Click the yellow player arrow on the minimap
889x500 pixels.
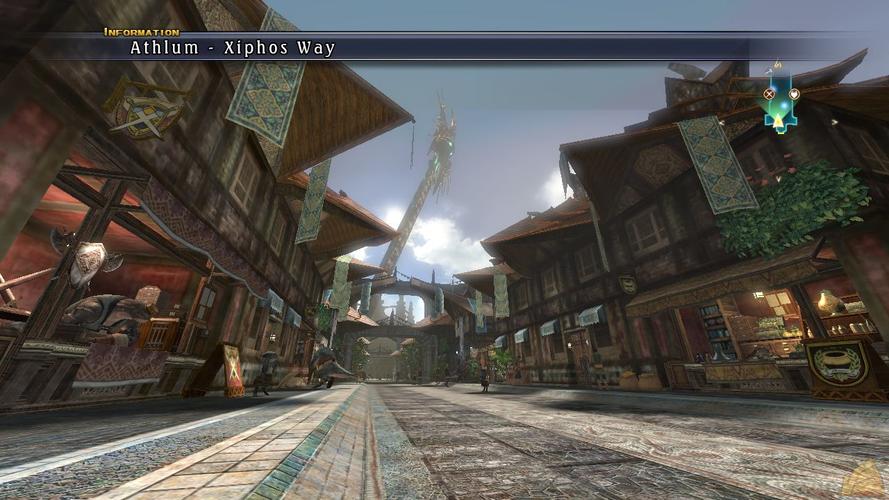point(779,120)
